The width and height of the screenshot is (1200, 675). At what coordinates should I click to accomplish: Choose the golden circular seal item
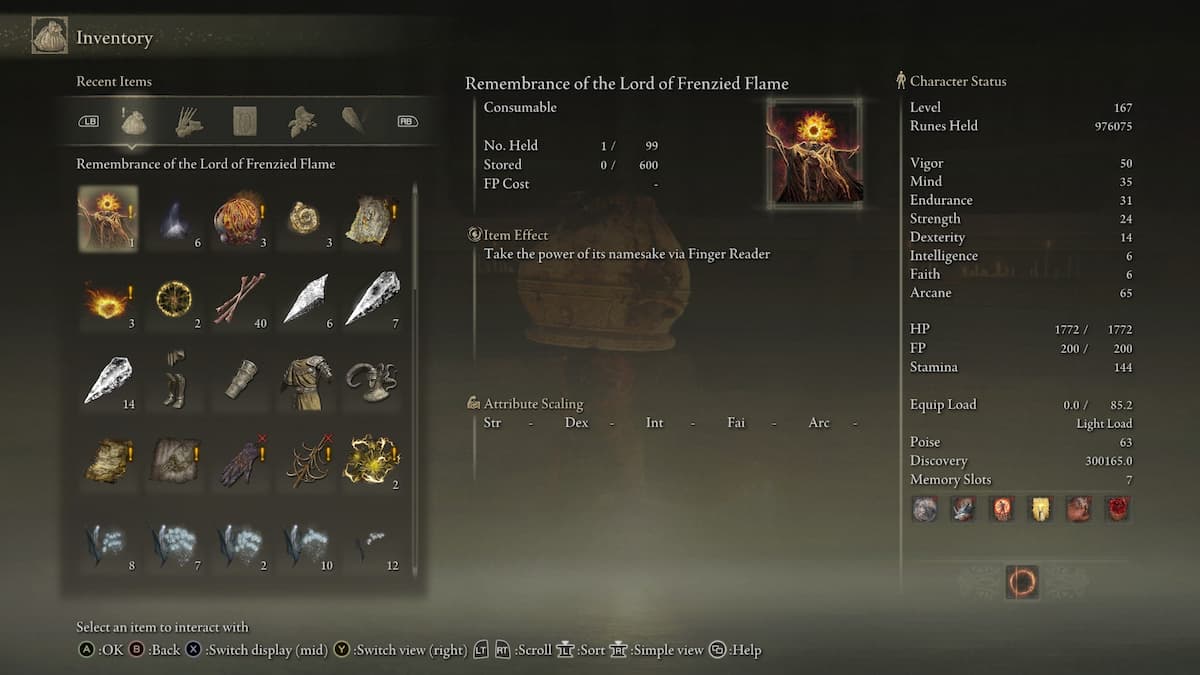pos(174,298)
